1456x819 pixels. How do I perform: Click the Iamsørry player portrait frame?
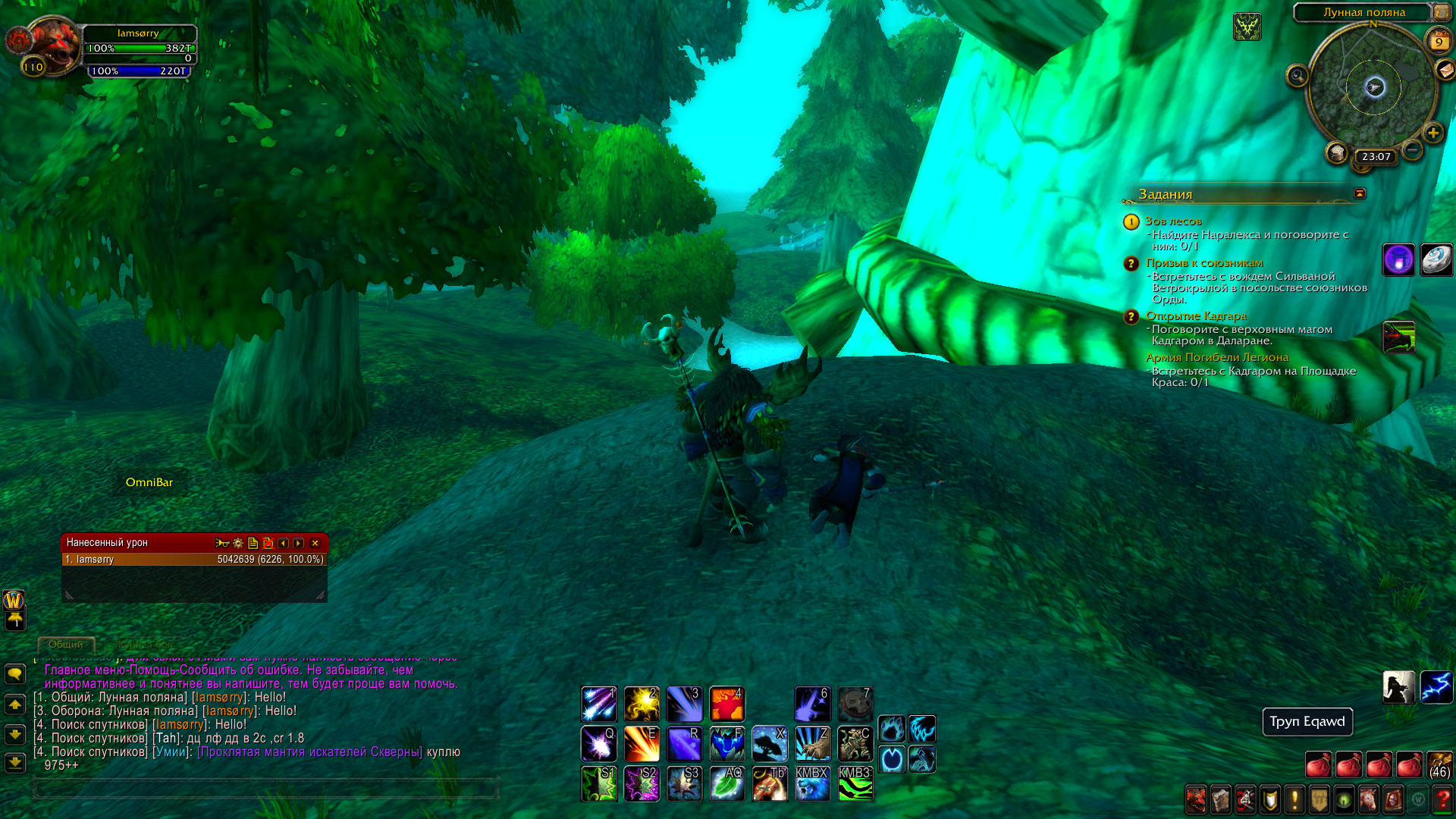[52, 47]
